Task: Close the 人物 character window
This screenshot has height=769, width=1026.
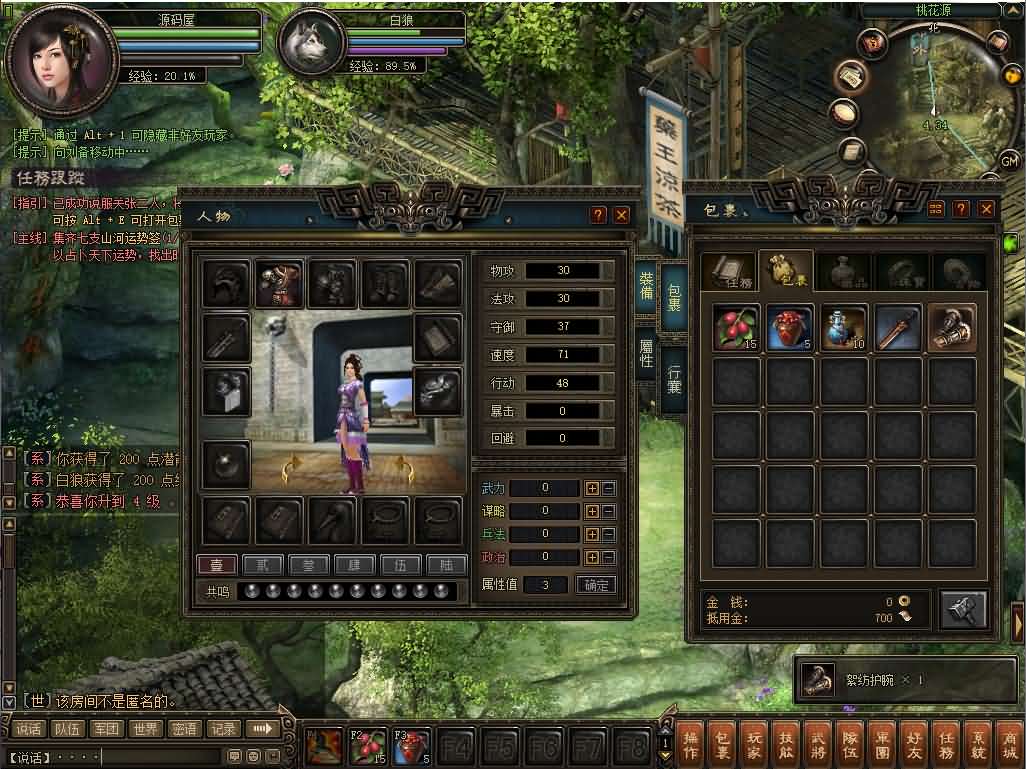Action: pyautogui.click(x=622, y=214)
